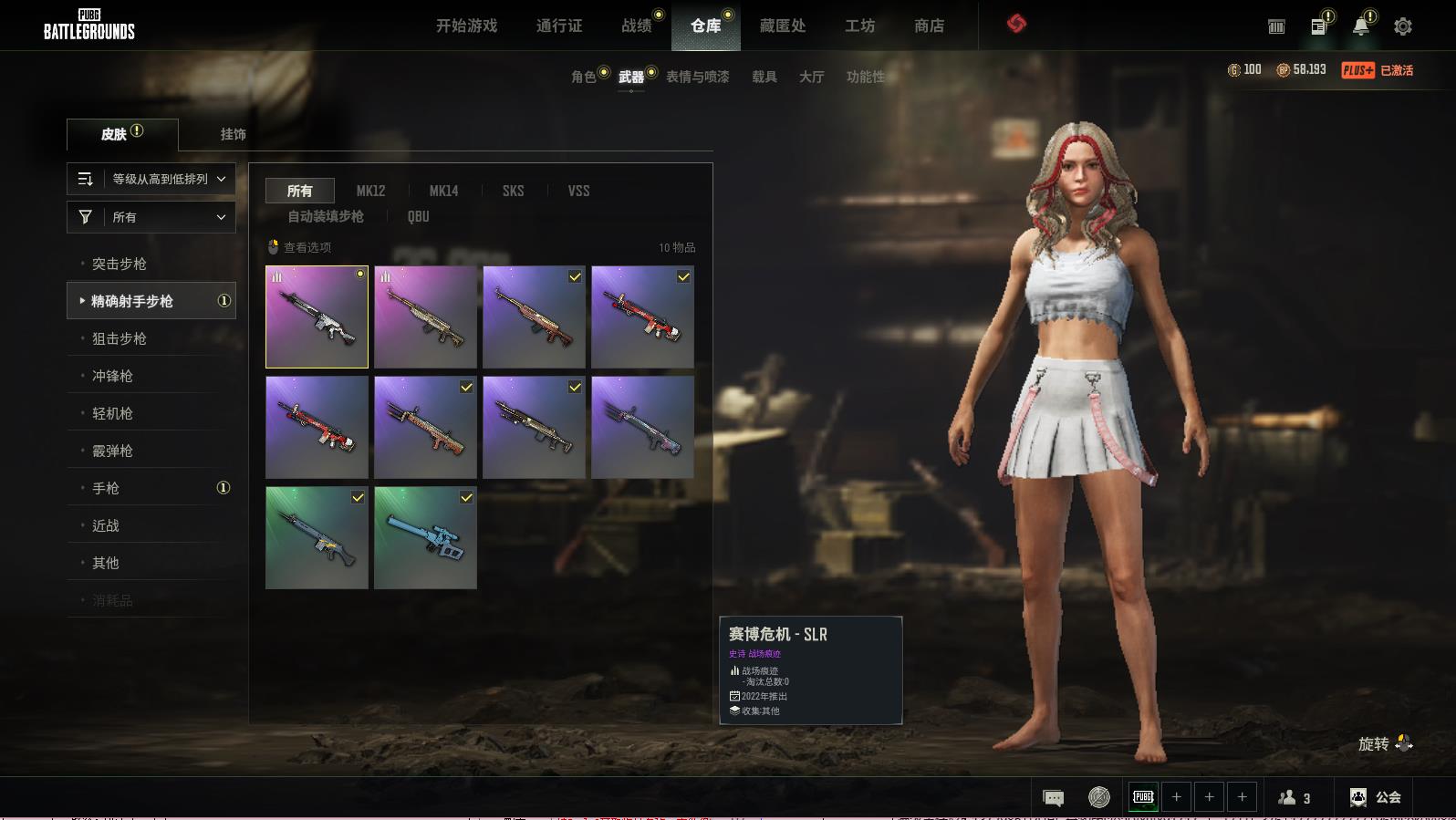Viewport: 1456px width, 820px height.
Task: Select the 角色 character sub-tab
Action: click(583, 77)
